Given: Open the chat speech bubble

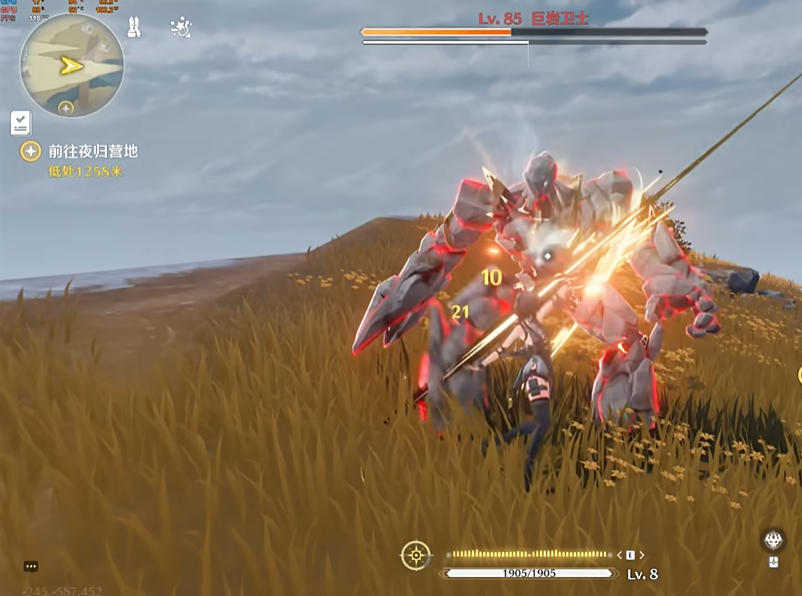Looking at the screenshot, I should click(x=31, y=566).
